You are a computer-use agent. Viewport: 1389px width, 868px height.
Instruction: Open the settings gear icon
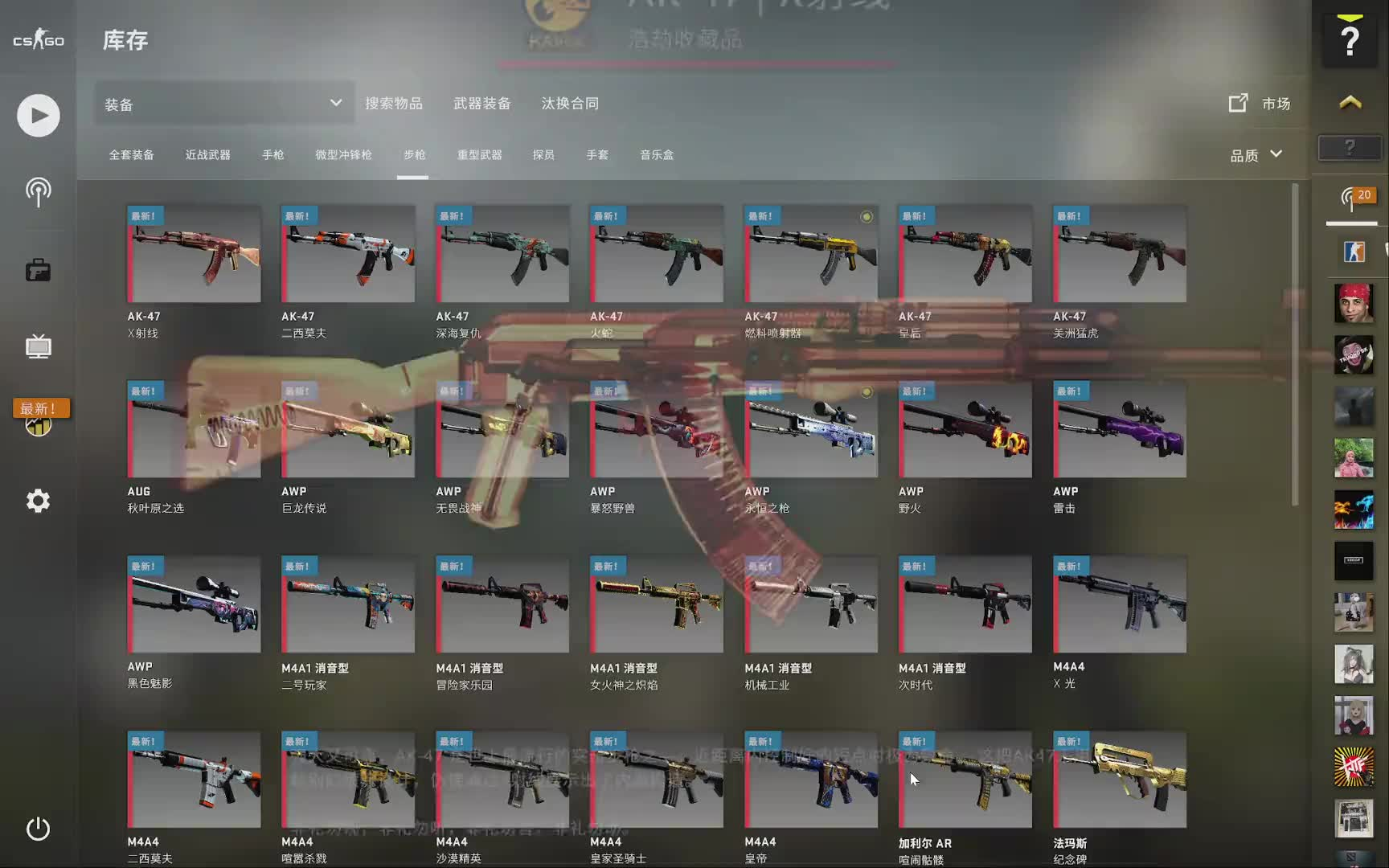click(37, 500)
